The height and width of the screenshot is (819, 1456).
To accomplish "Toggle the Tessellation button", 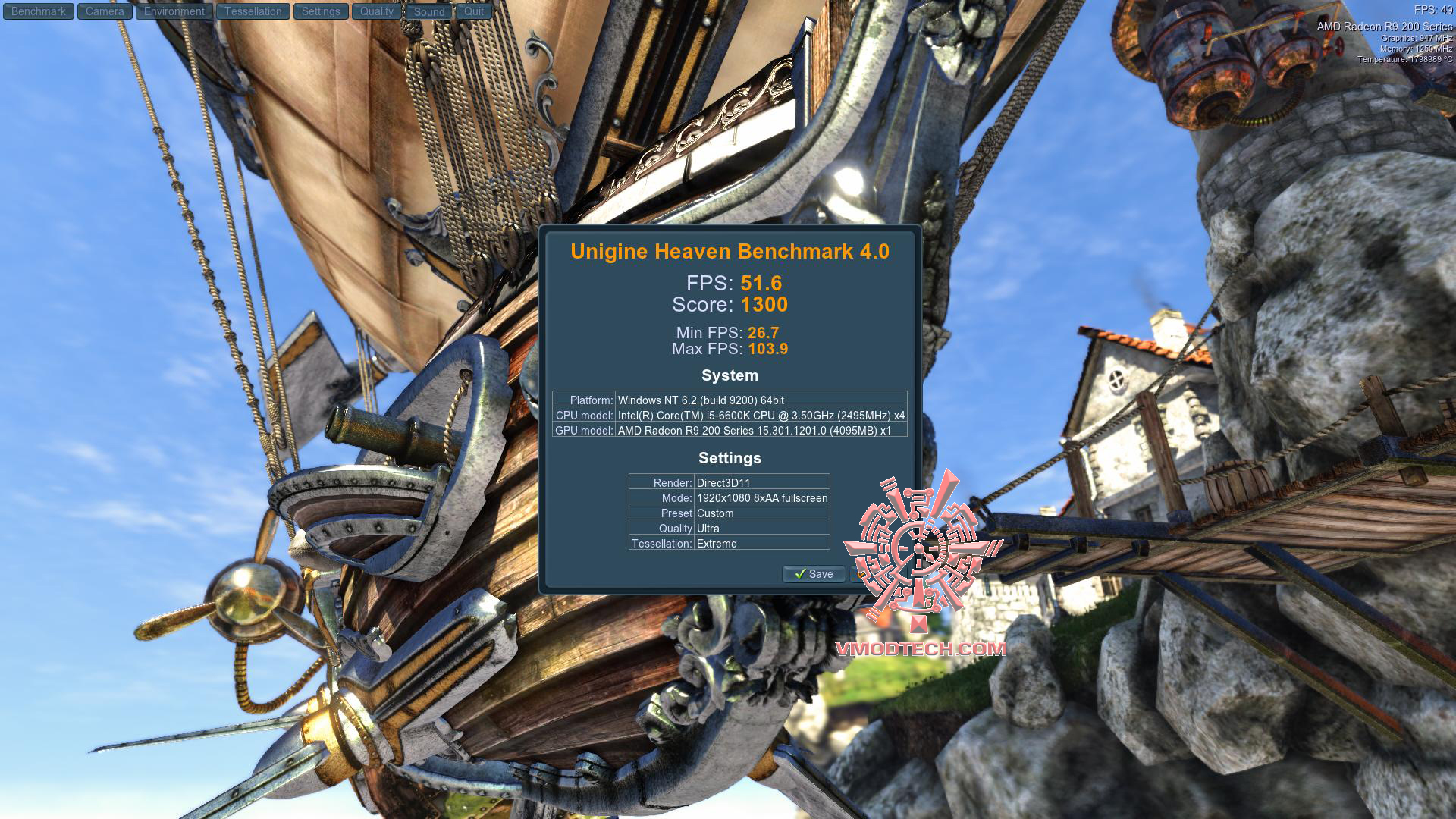I will click(253, 11).
